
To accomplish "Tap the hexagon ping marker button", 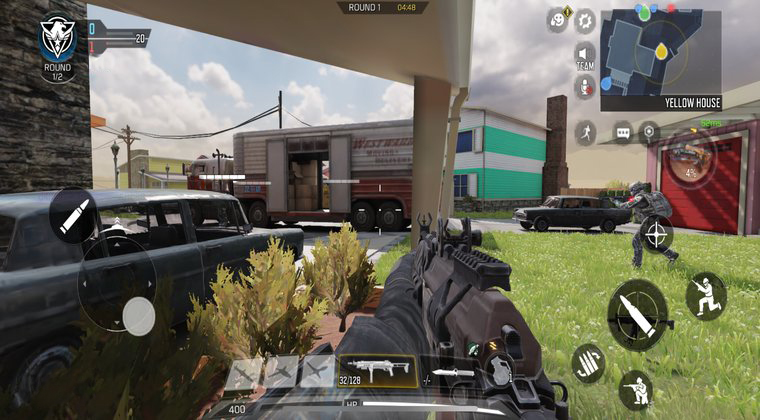I will pos(650,132).
